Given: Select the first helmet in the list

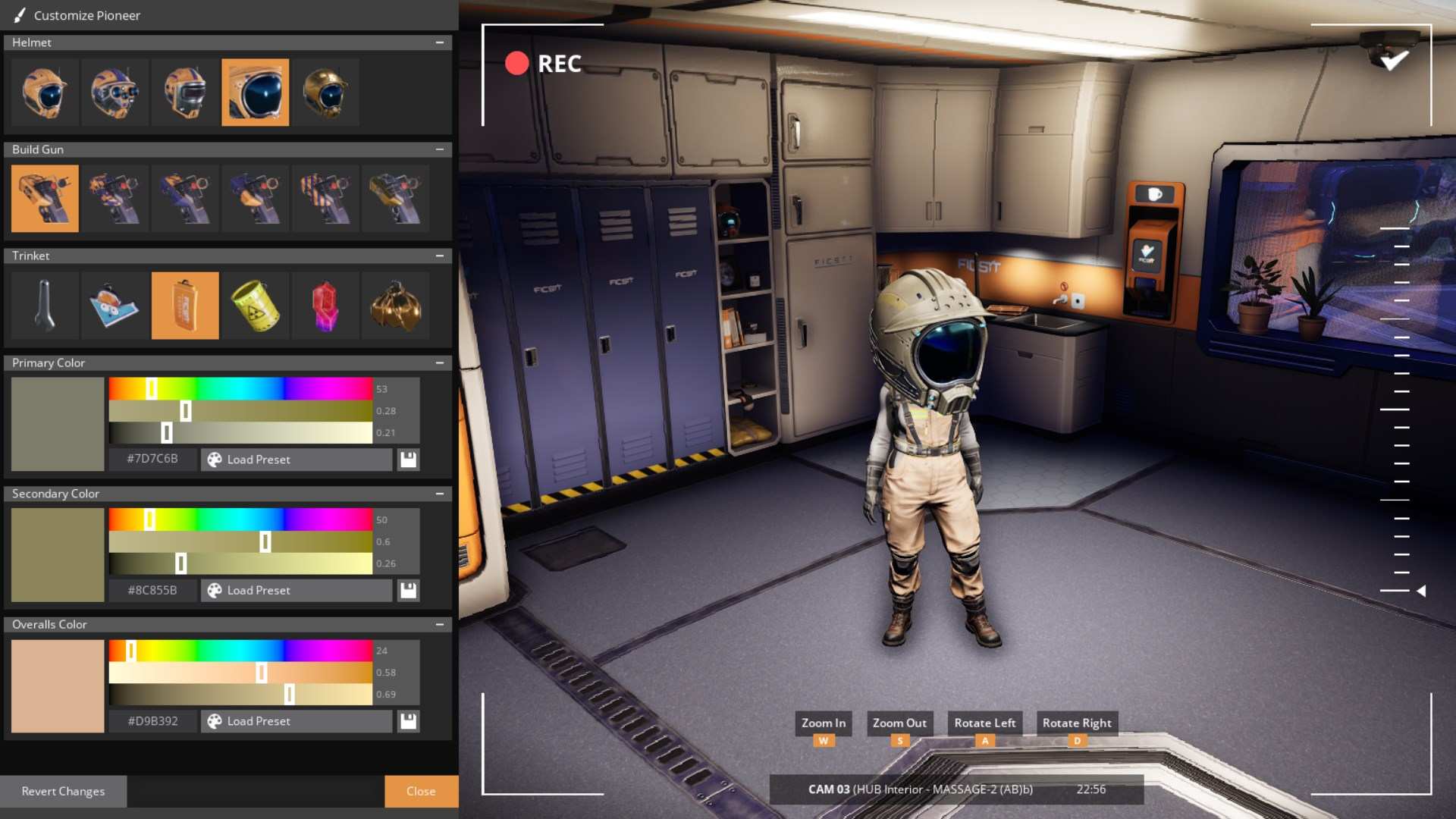Looking at the screenshot, I should [45, 92].
